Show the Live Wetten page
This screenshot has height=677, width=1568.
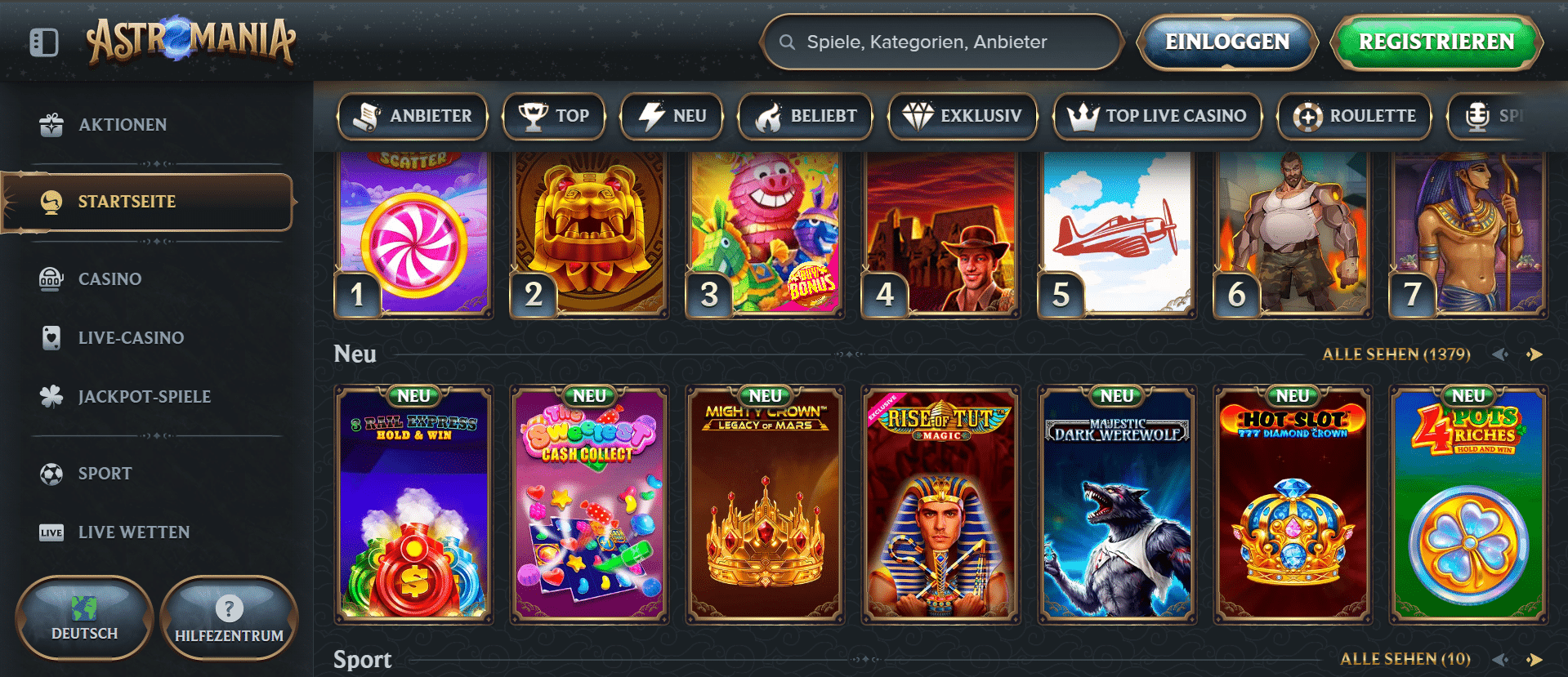click(x=133, y=532)
